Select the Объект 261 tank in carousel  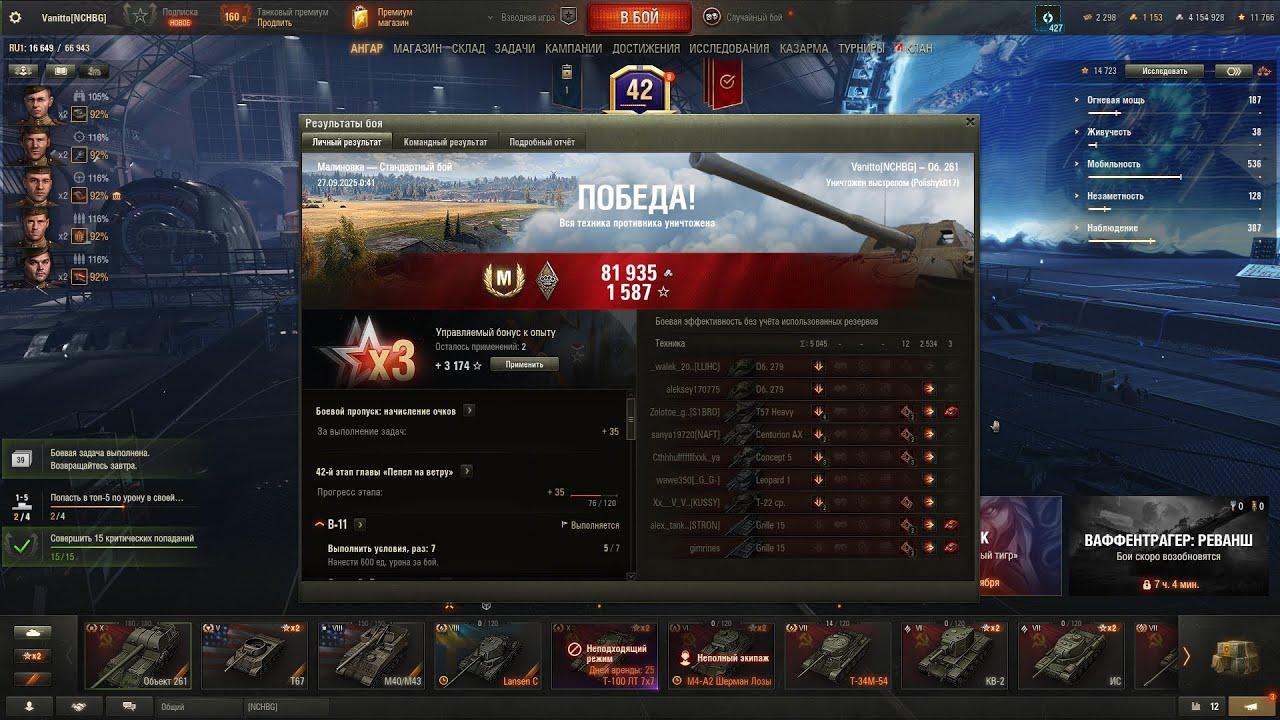pos(138,655)
